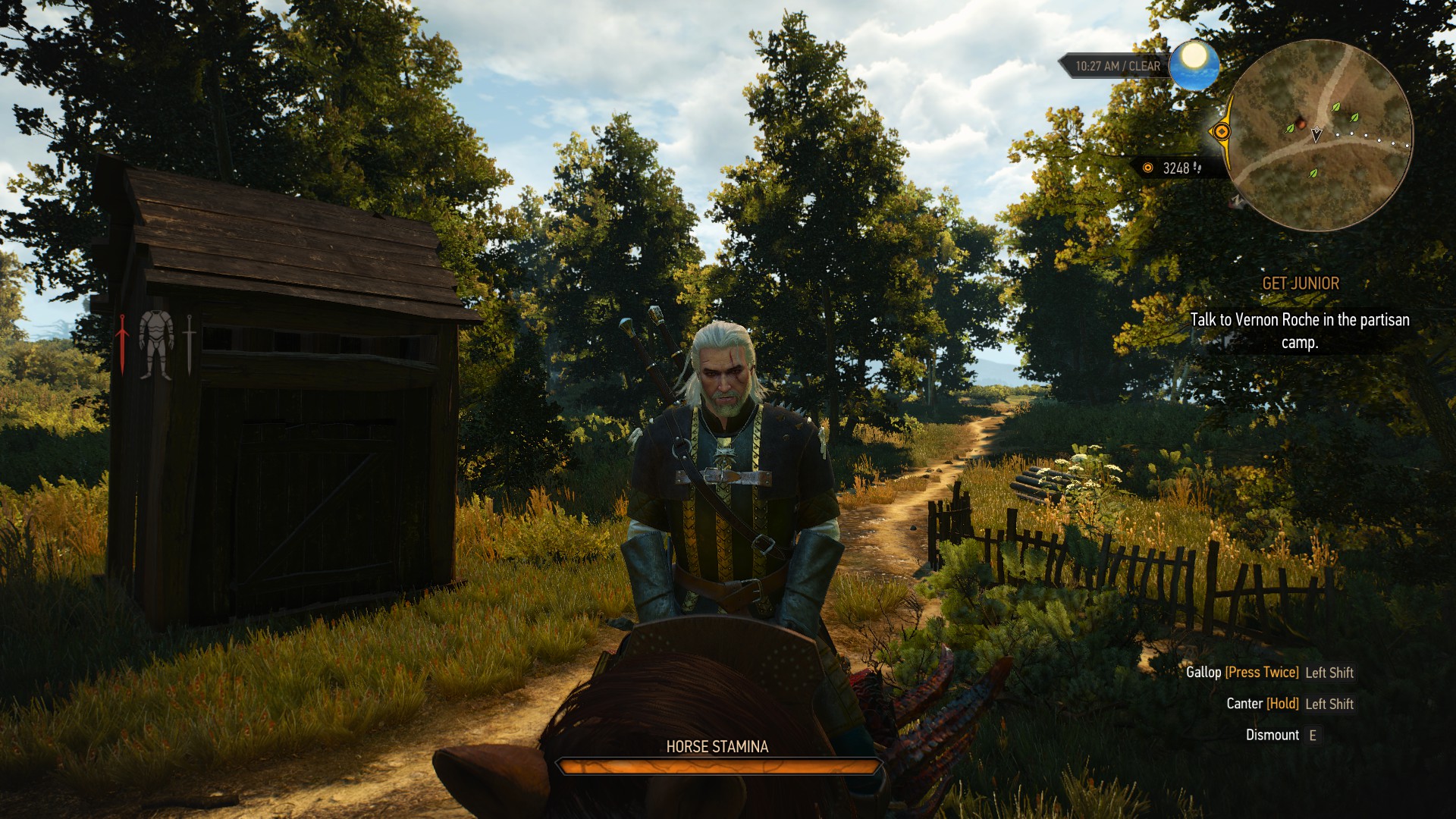
Task: Click the armor durability icon
Action: click(x=156, y=344)
